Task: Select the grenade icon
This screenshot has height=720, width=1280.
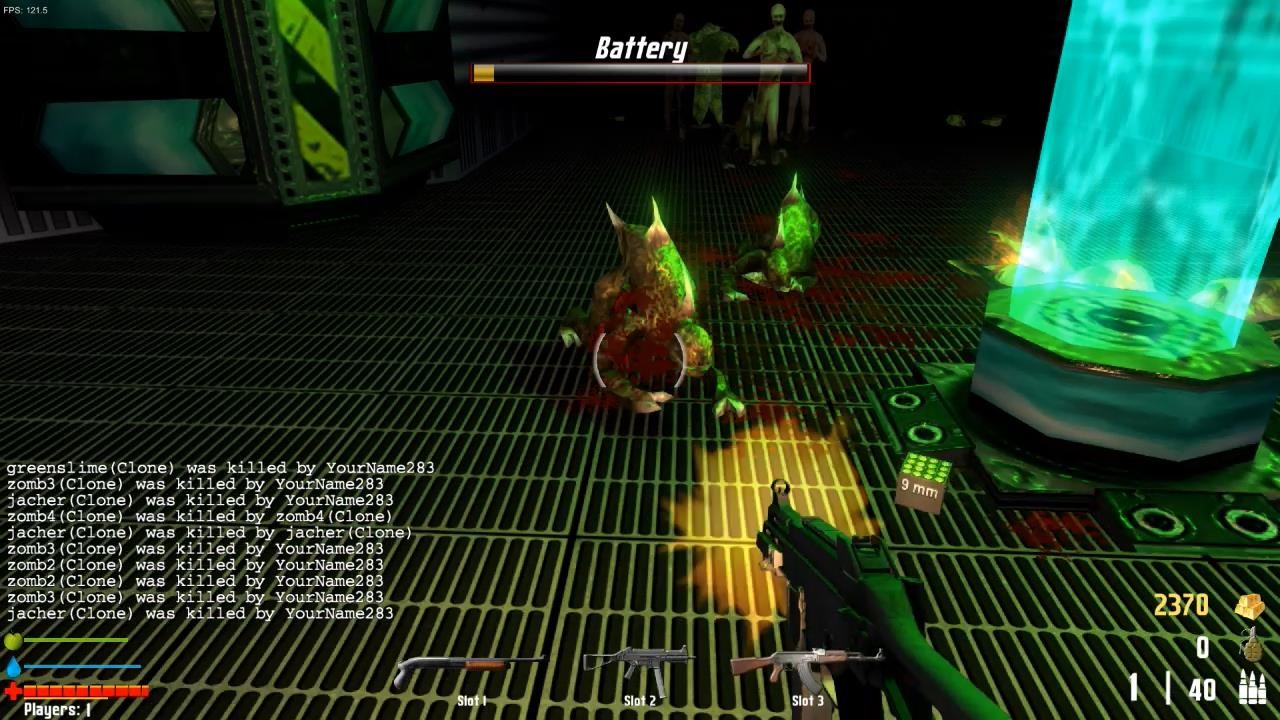Action: point(1250,645)
